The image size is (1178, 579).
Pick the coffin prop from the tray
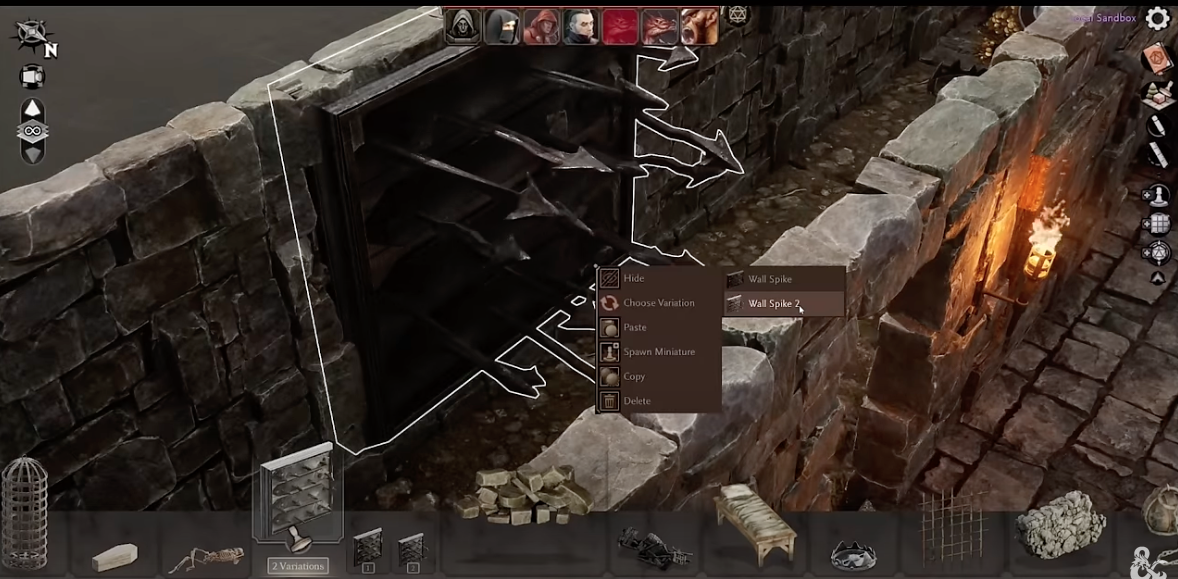(115, 556)
